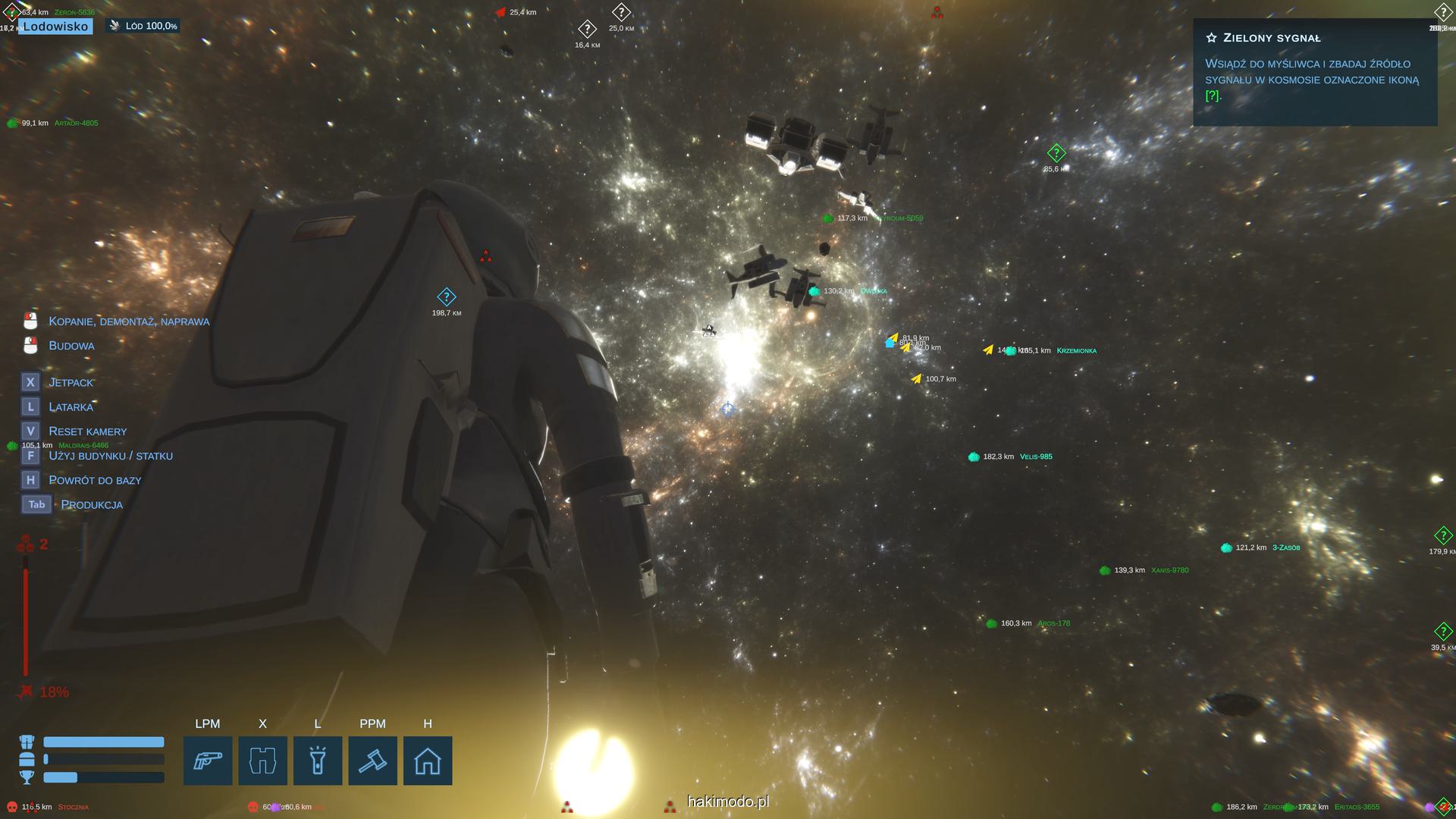The image size is (1456, 819).
Task: Select the Velis-985 asteroid marker
Action: pyautogui.click(x=974, y=457)
